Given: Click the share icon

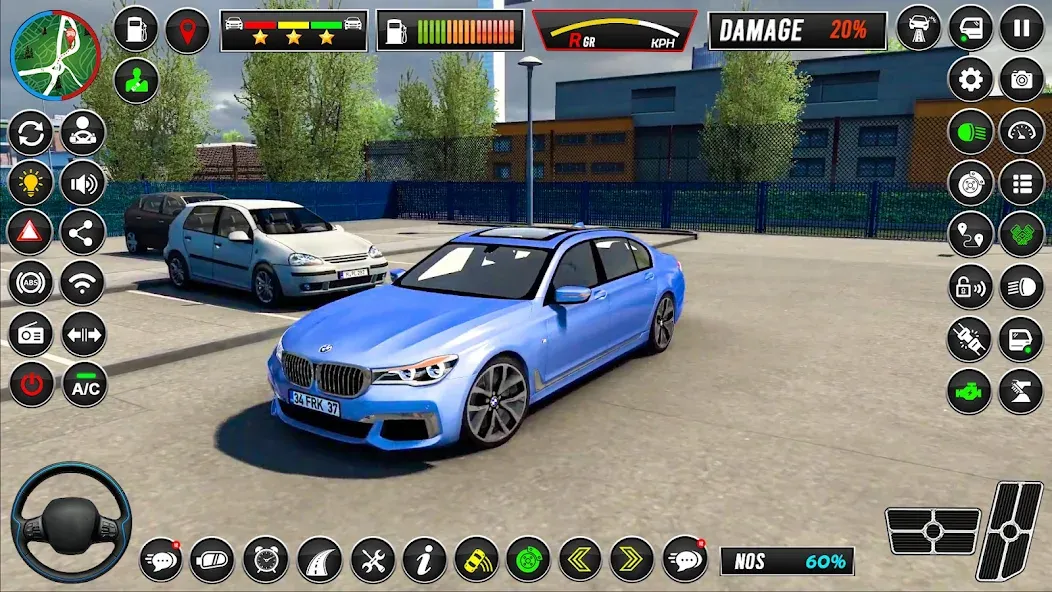Looking at the screenshot, I should [x=83, y=232].
